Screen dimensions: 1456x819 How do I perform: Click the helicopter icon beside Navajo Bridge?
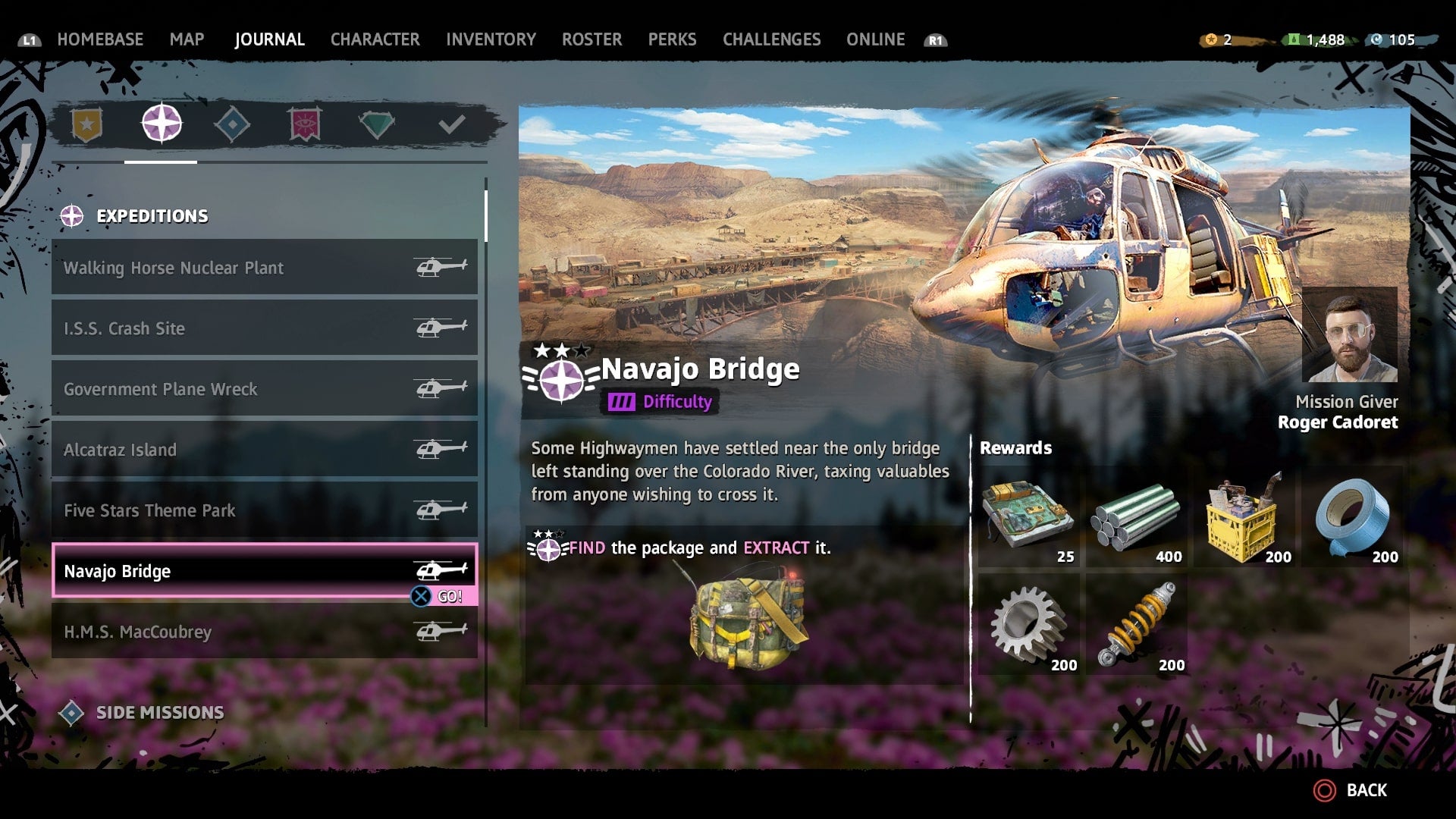point(440,570)
